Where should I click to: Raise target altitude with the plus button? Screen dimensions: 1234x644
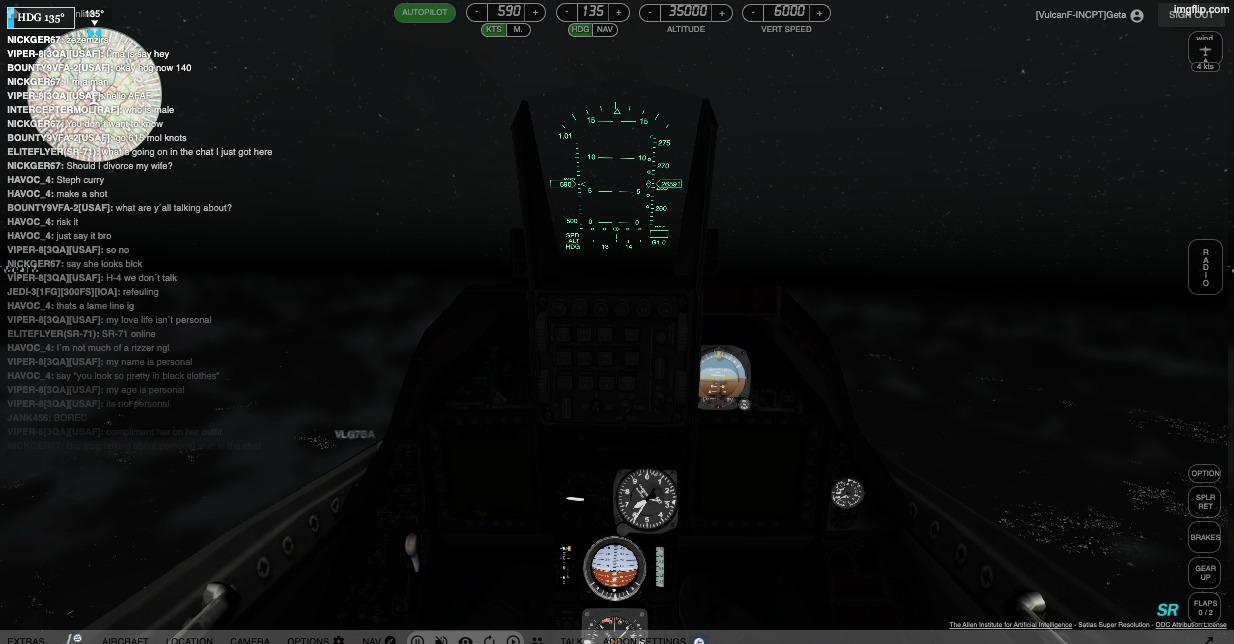pyautogui.click(x=721, y=13)
